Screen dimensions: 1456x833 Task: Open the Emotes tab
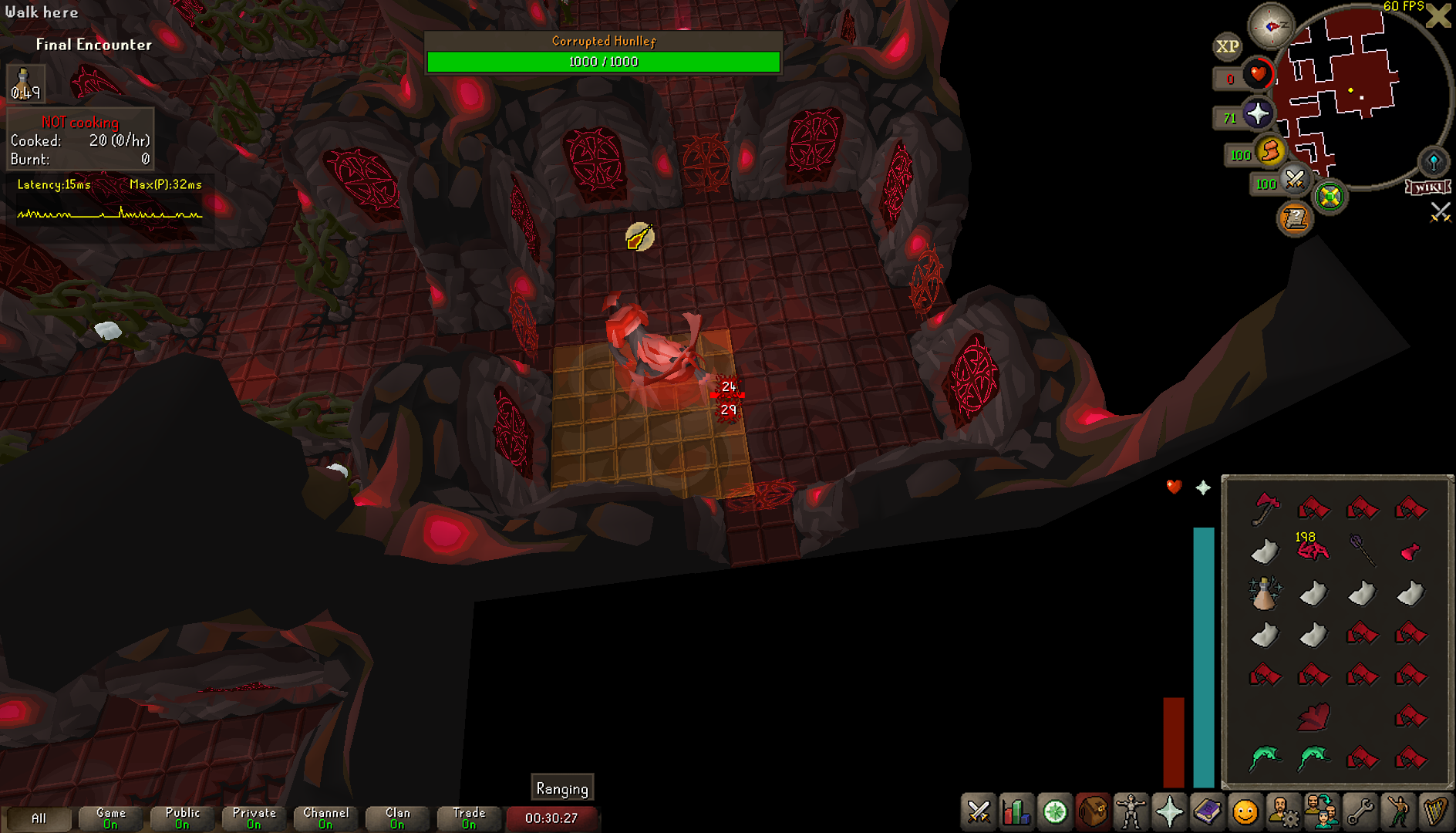[x=1245, y=812]
